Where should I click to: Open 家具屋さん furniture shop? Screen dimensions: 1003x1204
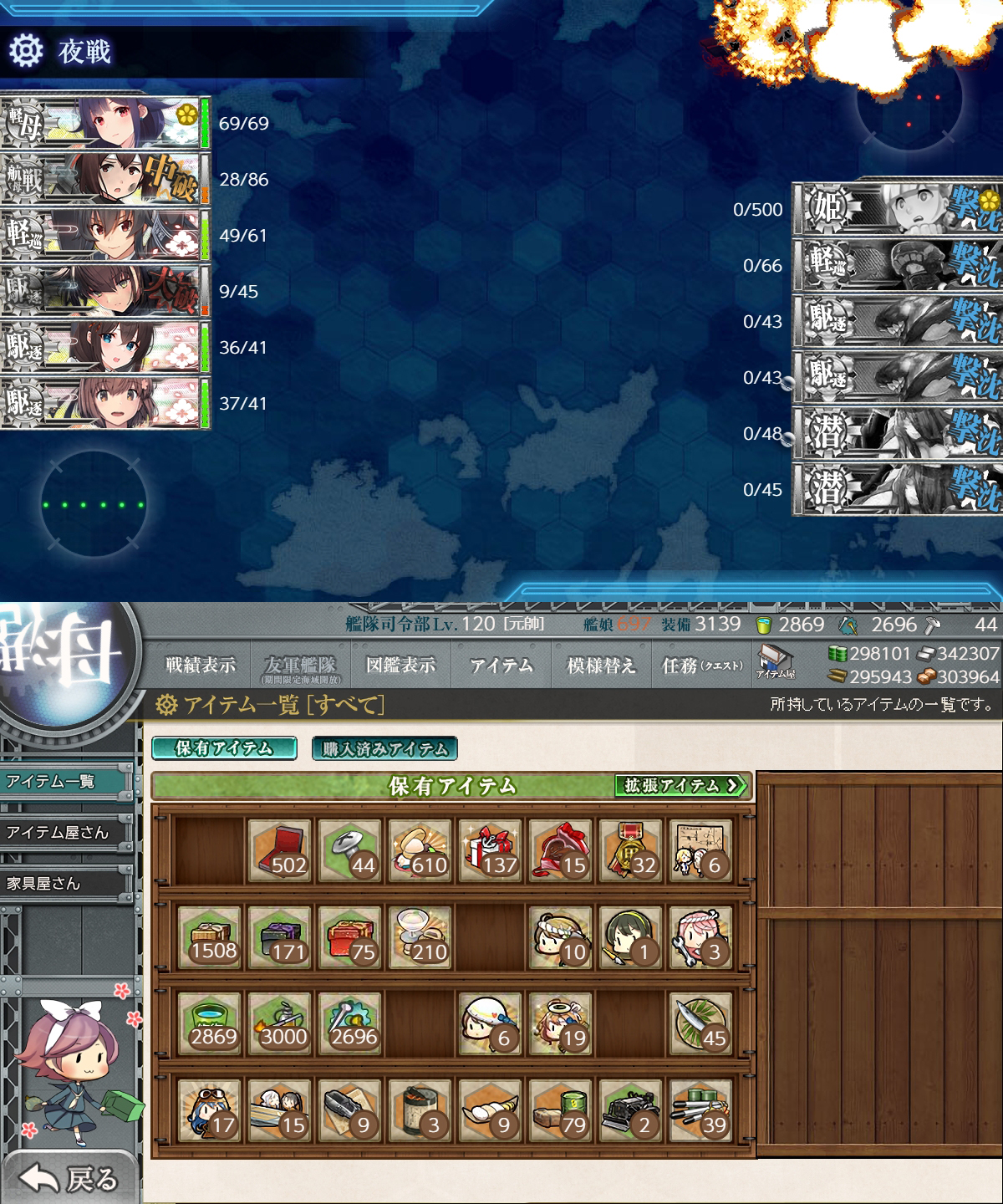click(x=67, y=883)
